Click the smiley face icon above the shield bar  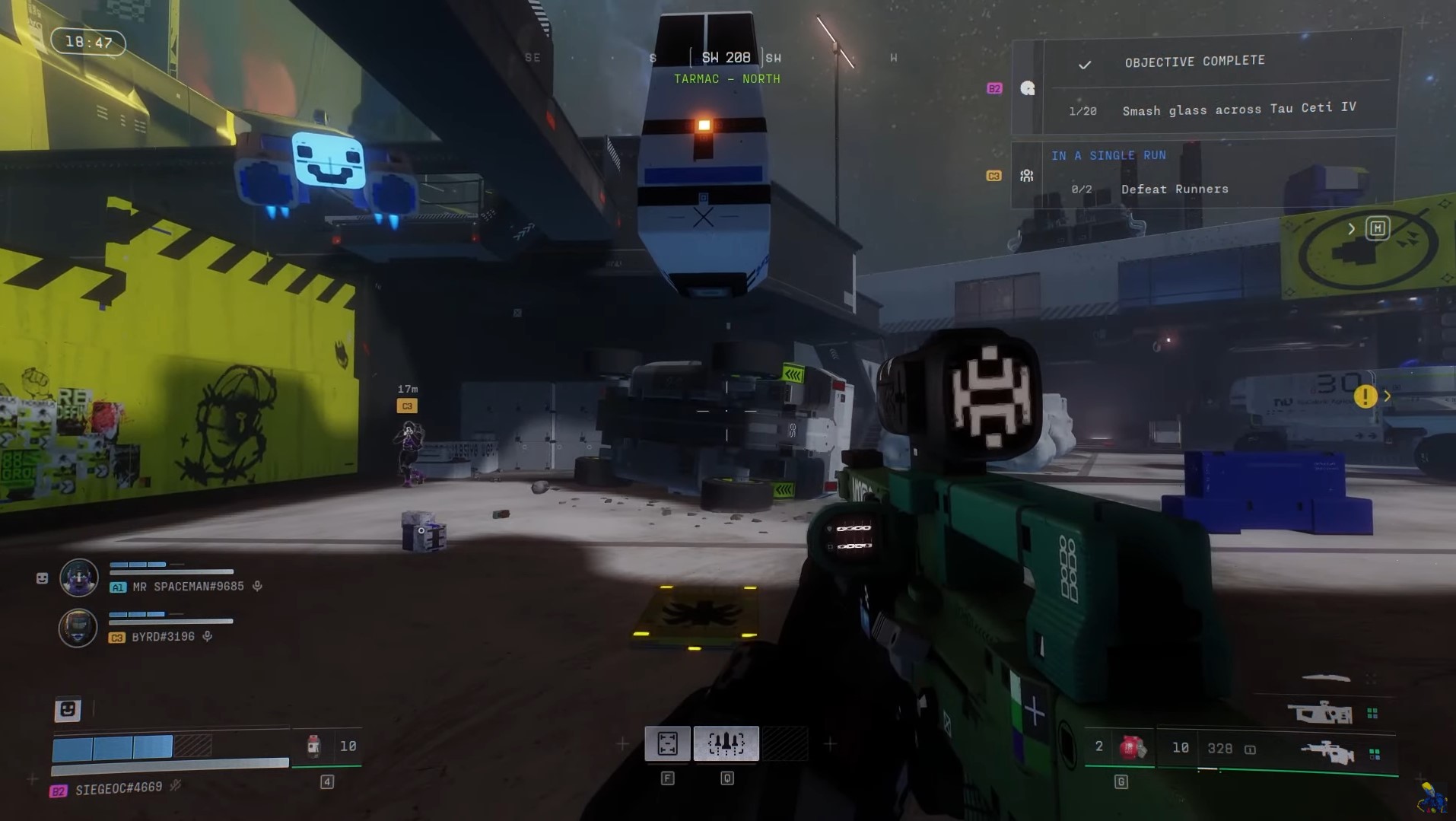click(x=68, y=709)
